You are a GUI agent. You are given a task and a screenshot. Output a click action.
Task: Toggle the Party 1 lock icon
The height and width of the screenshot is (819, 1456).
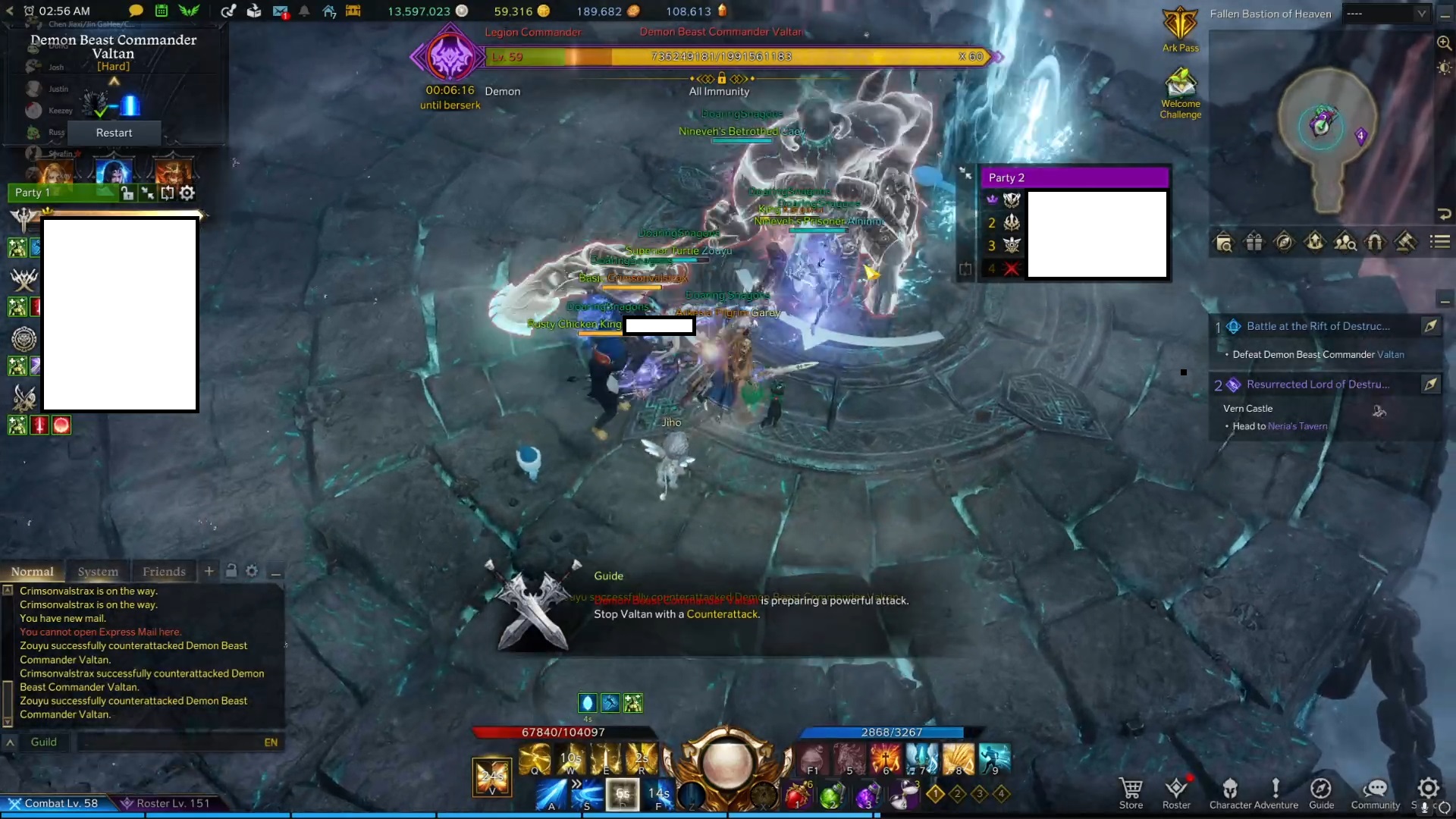click(x=127, y=193)
